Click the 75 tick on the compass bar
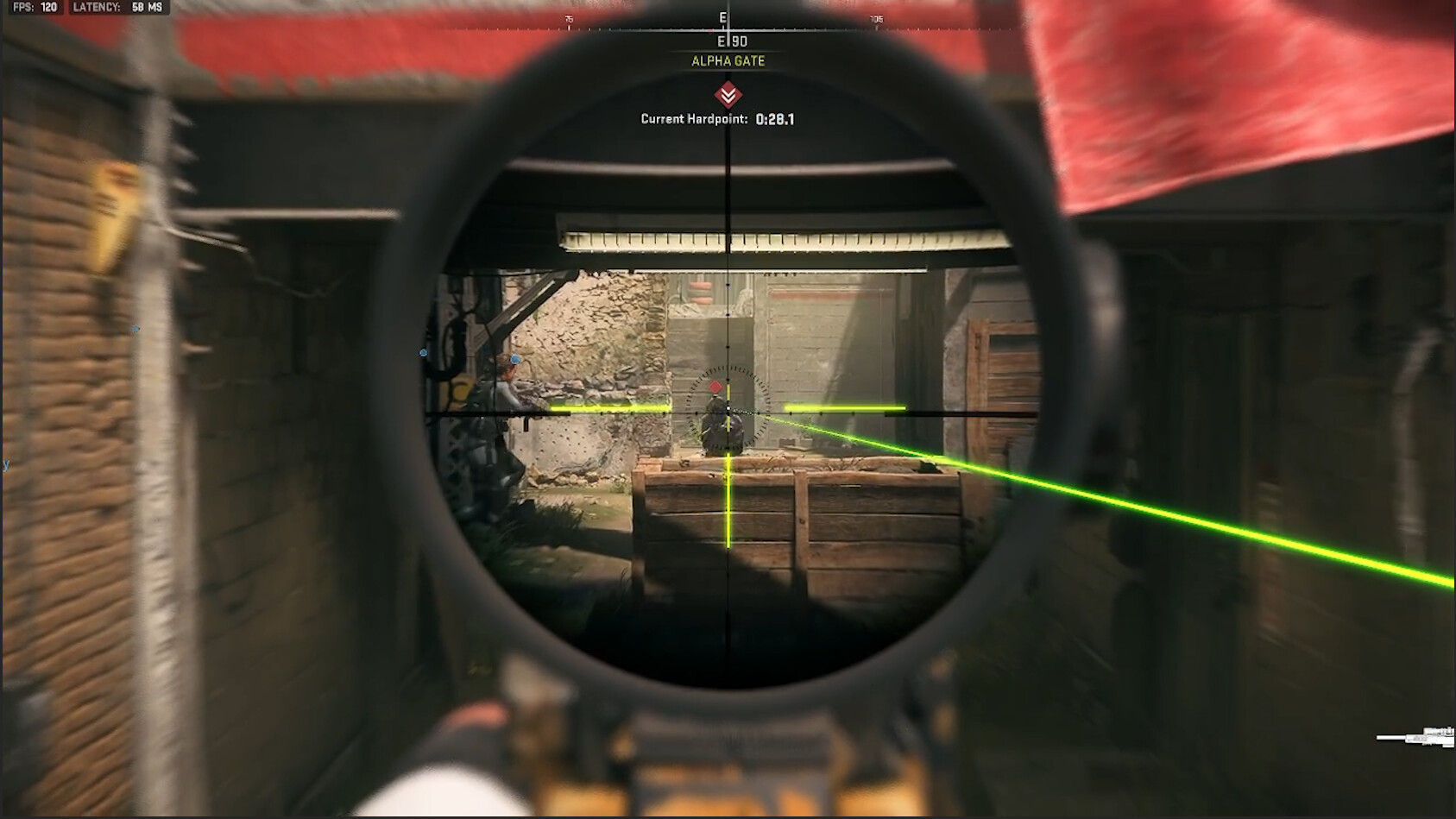1456x819 pixels. click(569, 16)
